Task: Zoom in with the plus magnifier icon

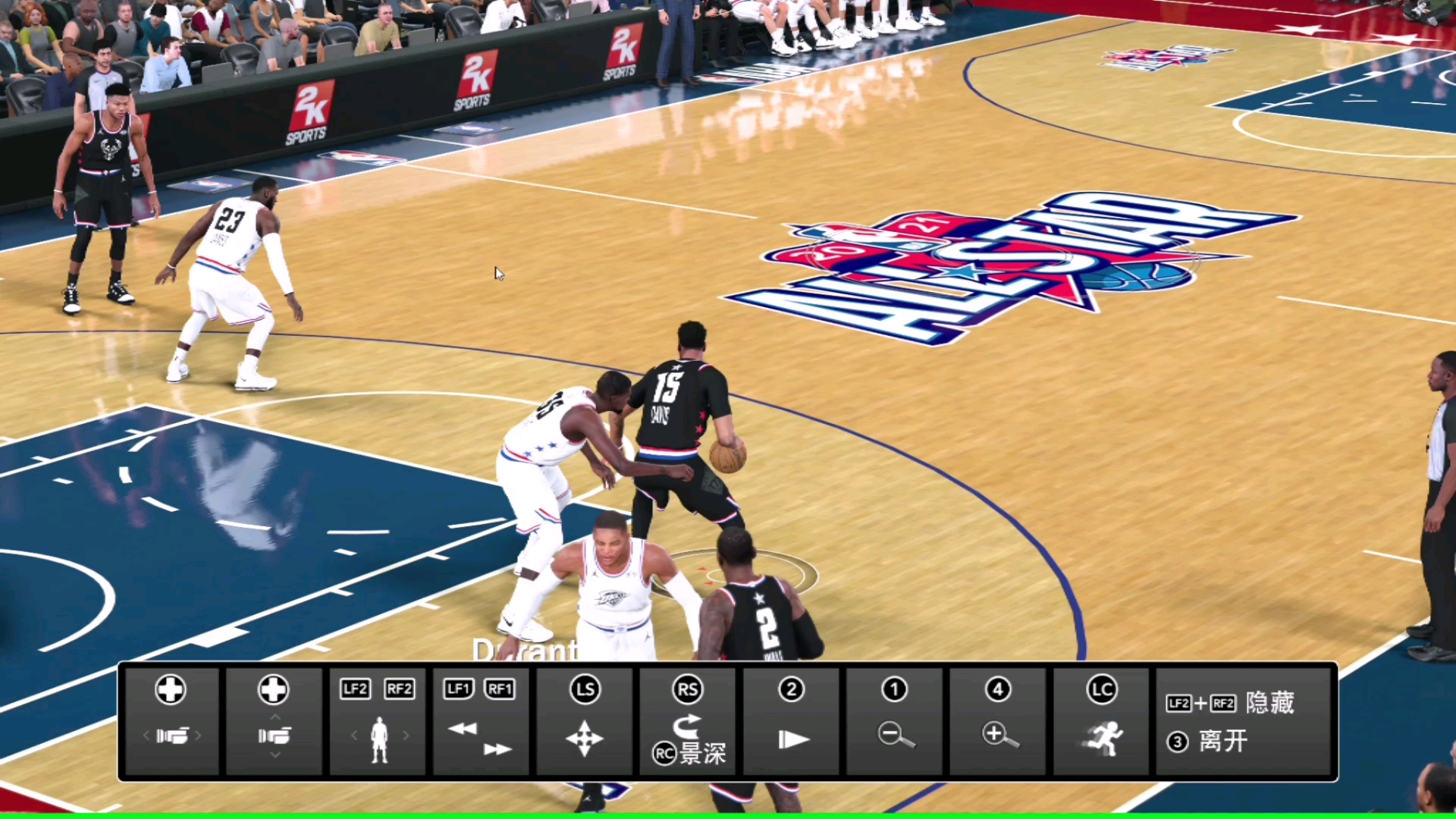Action: (x=999, y=735)
